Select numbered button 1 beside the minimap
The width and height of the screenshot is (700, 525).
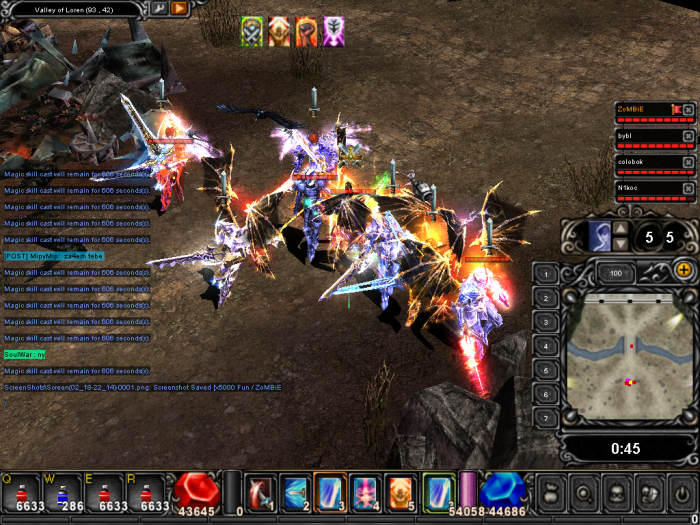tap(546, 274)
